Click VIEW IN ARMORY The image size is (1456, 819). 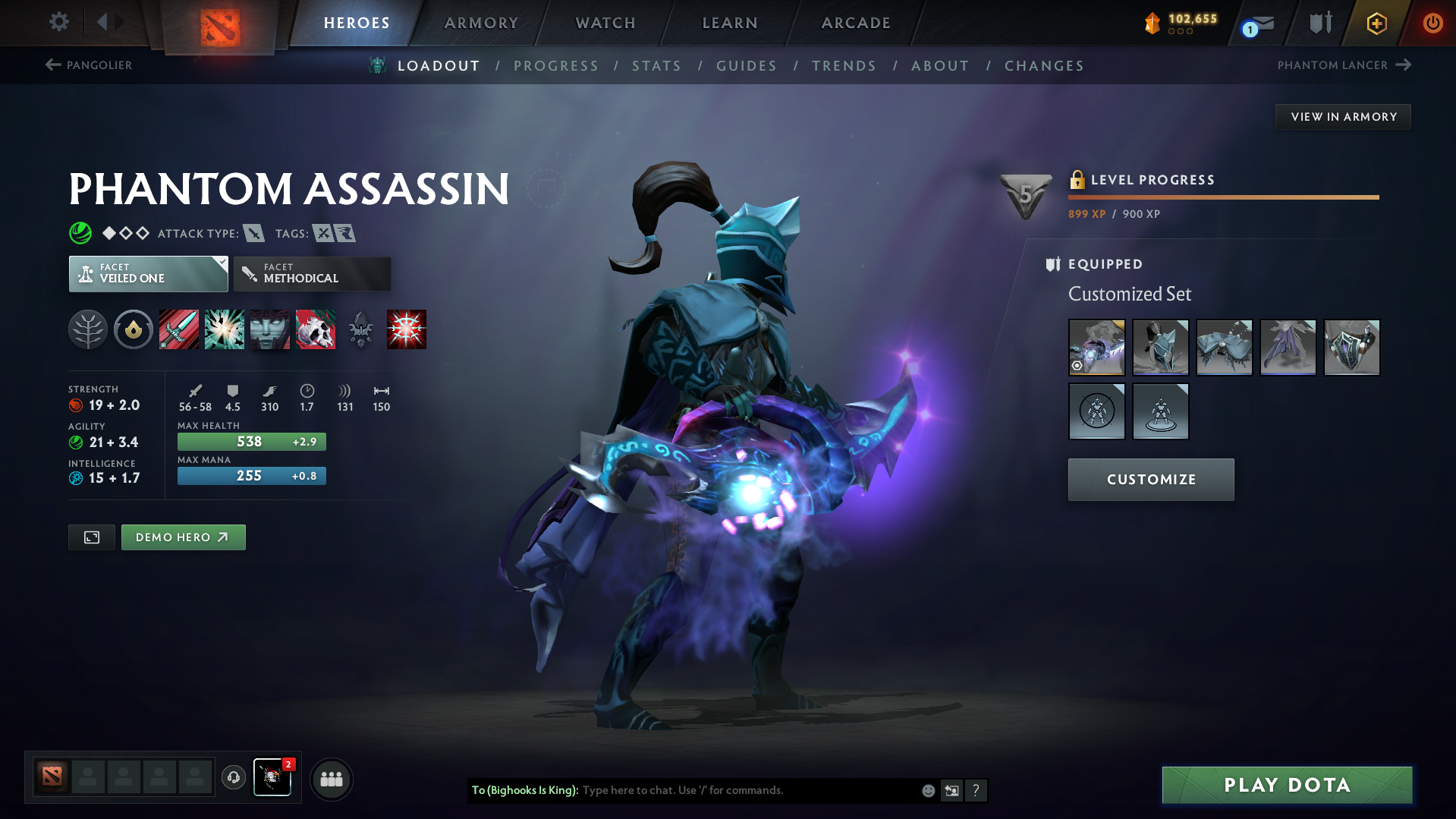(x=1342, y=116)
